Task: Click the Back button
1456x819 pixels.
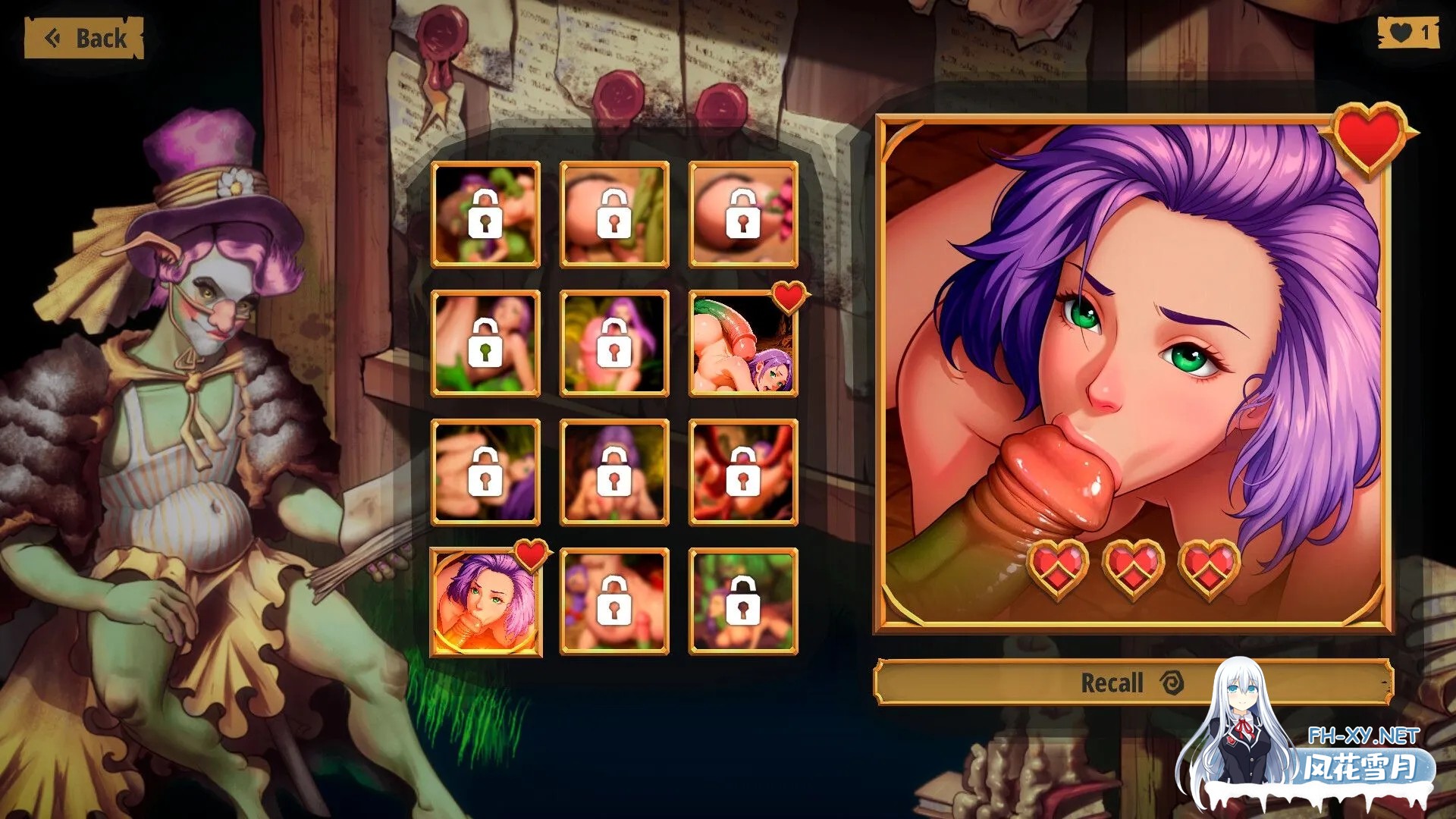Action: pos(83,36)
